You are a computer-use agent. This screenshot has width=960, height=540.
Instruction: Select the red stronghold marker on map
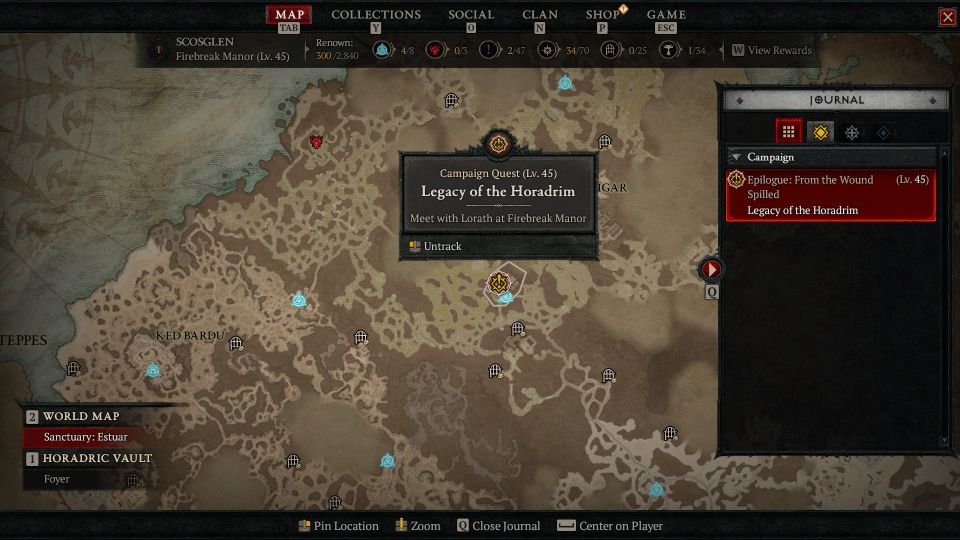coord(317,143)
